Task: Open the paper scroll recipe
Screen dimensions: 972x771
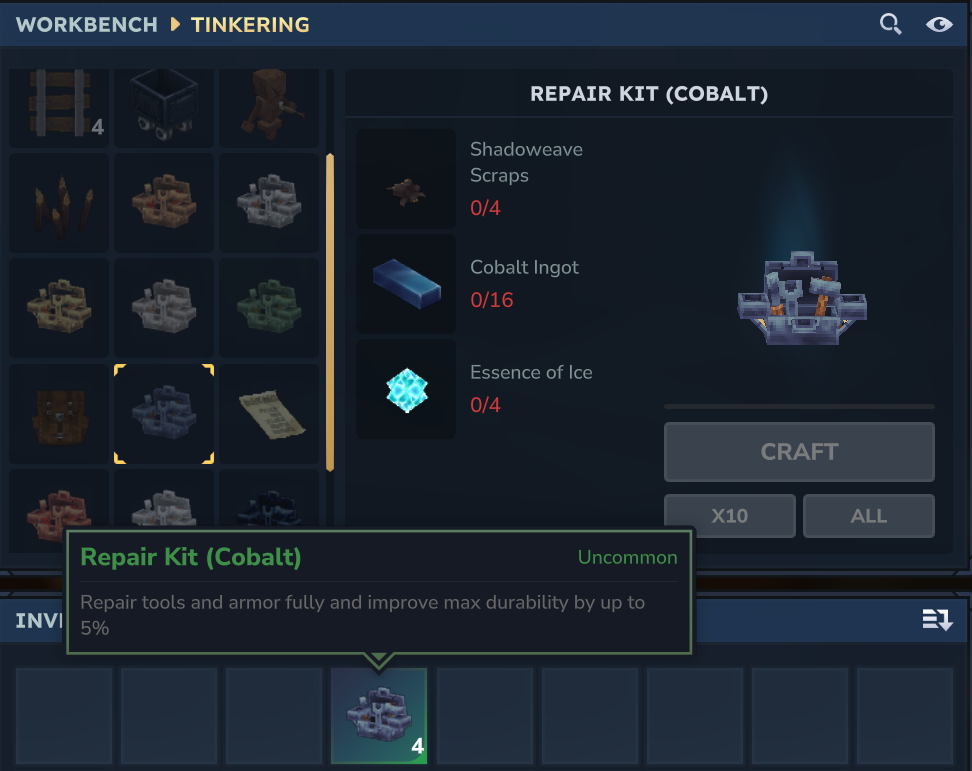Action: 268,413
